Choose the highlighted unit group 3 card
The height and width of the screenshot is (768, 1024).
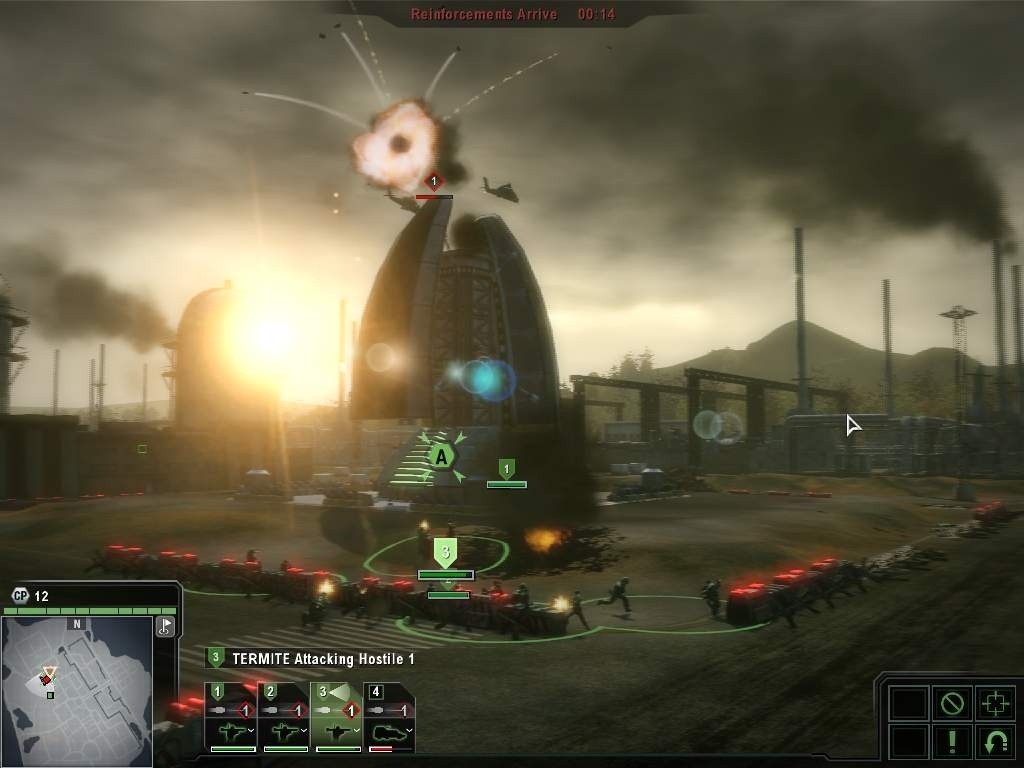pyautogui.click(x=337, y=717)
